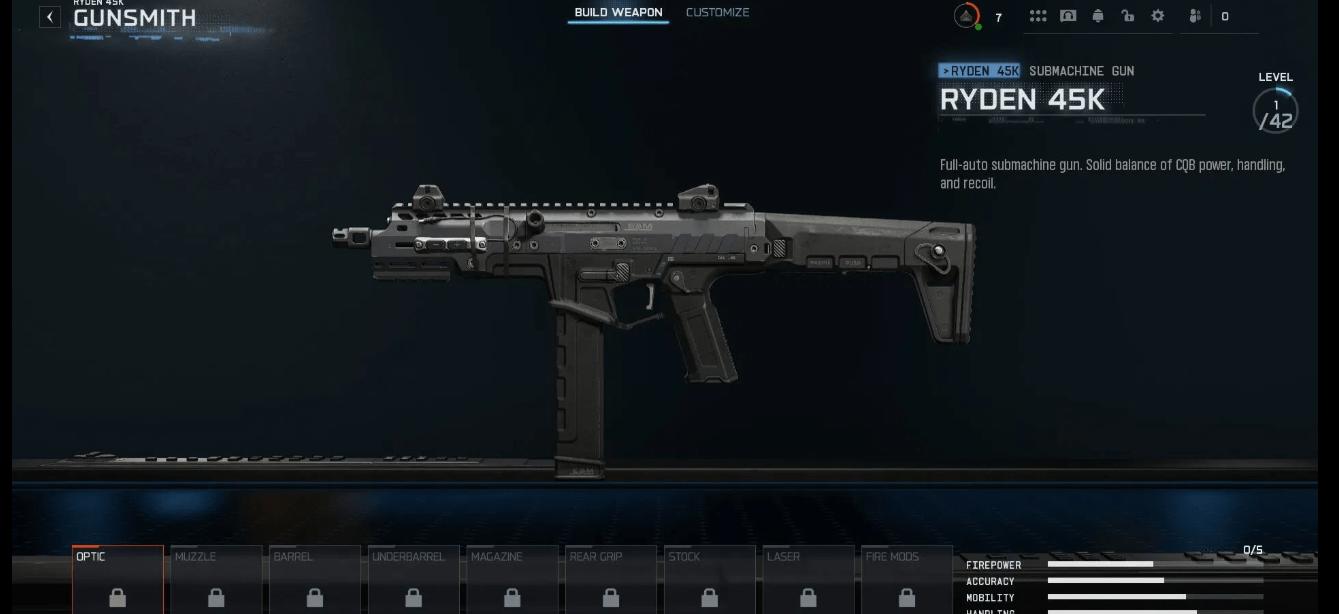Open the Rear Grip attachment slot

click(x=610, y=580)
